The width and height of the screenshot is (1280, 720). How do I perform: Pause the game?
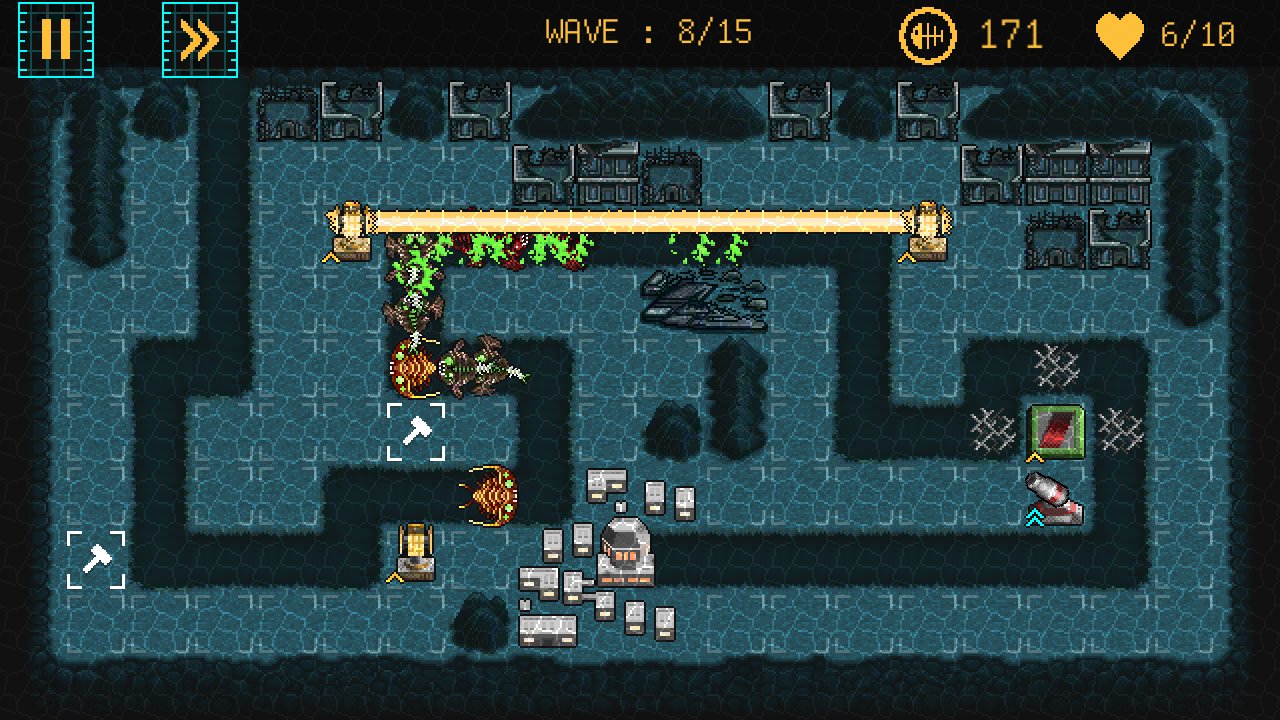coord(56,39)
